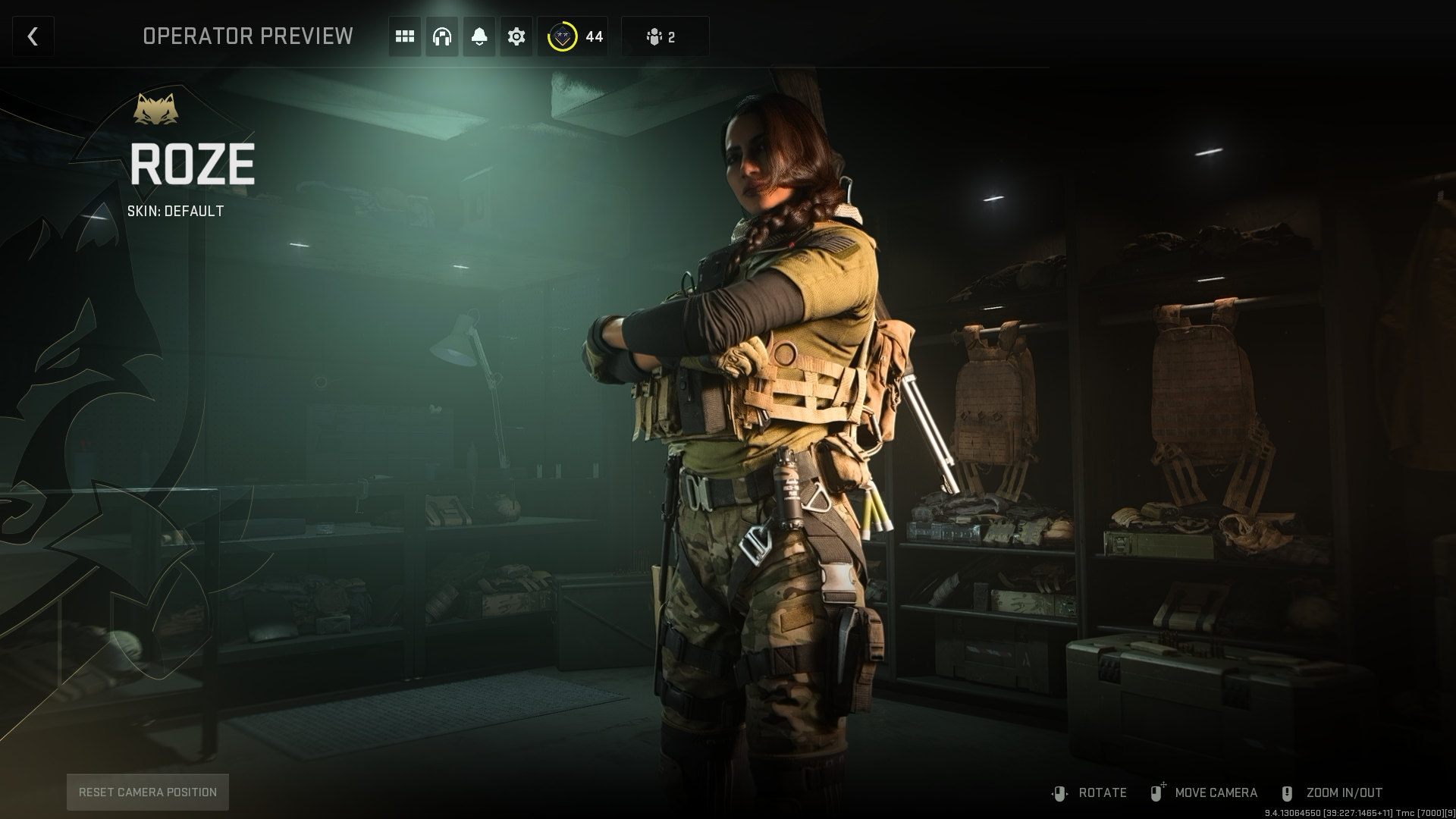View the player rank 44 badge
The width and height of the screenshot is (1456, 819).
pyautogui.click(x=573, y=36)
